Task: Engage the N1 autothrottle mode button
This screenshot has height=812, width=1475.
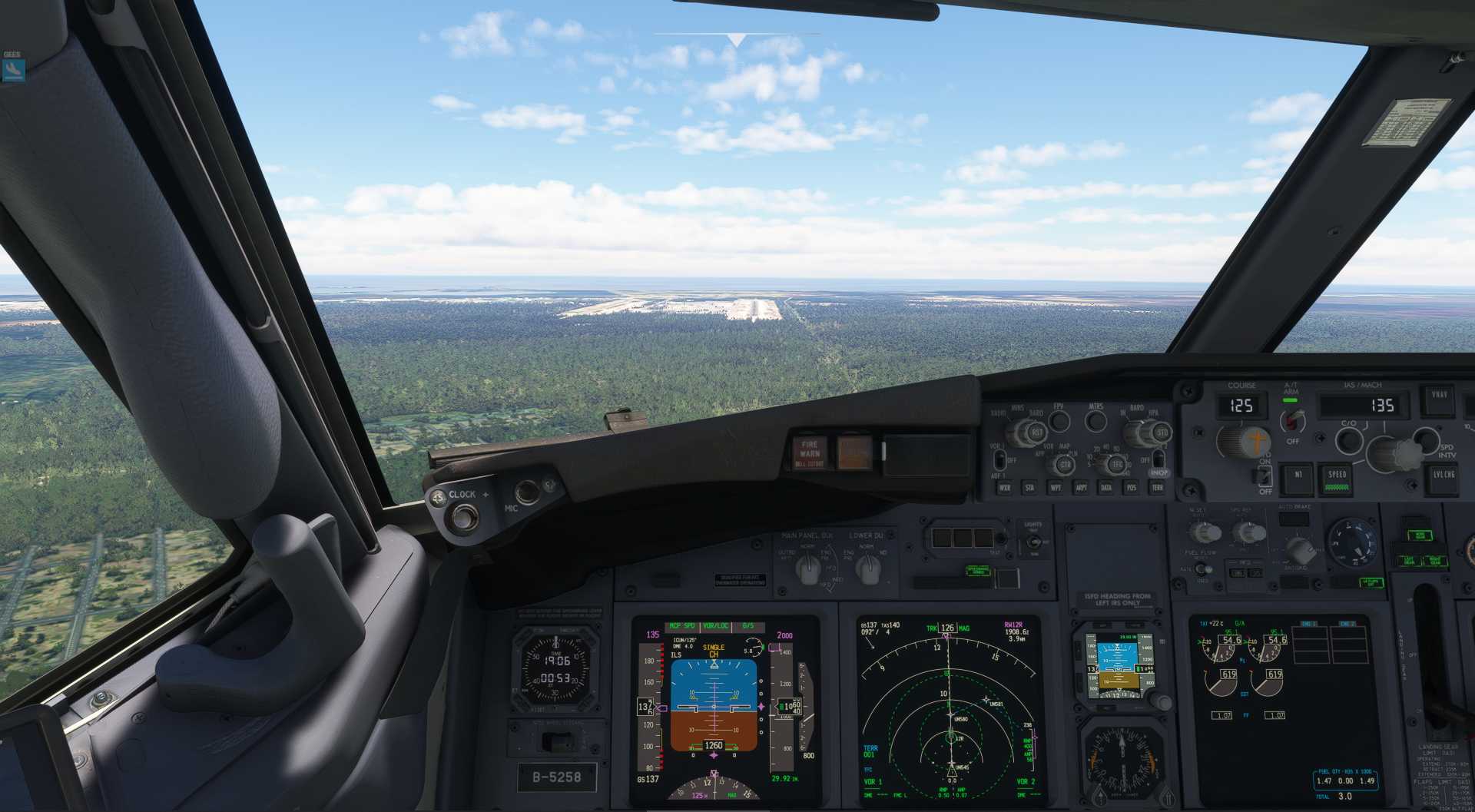Action: (x=1298, y=476)
